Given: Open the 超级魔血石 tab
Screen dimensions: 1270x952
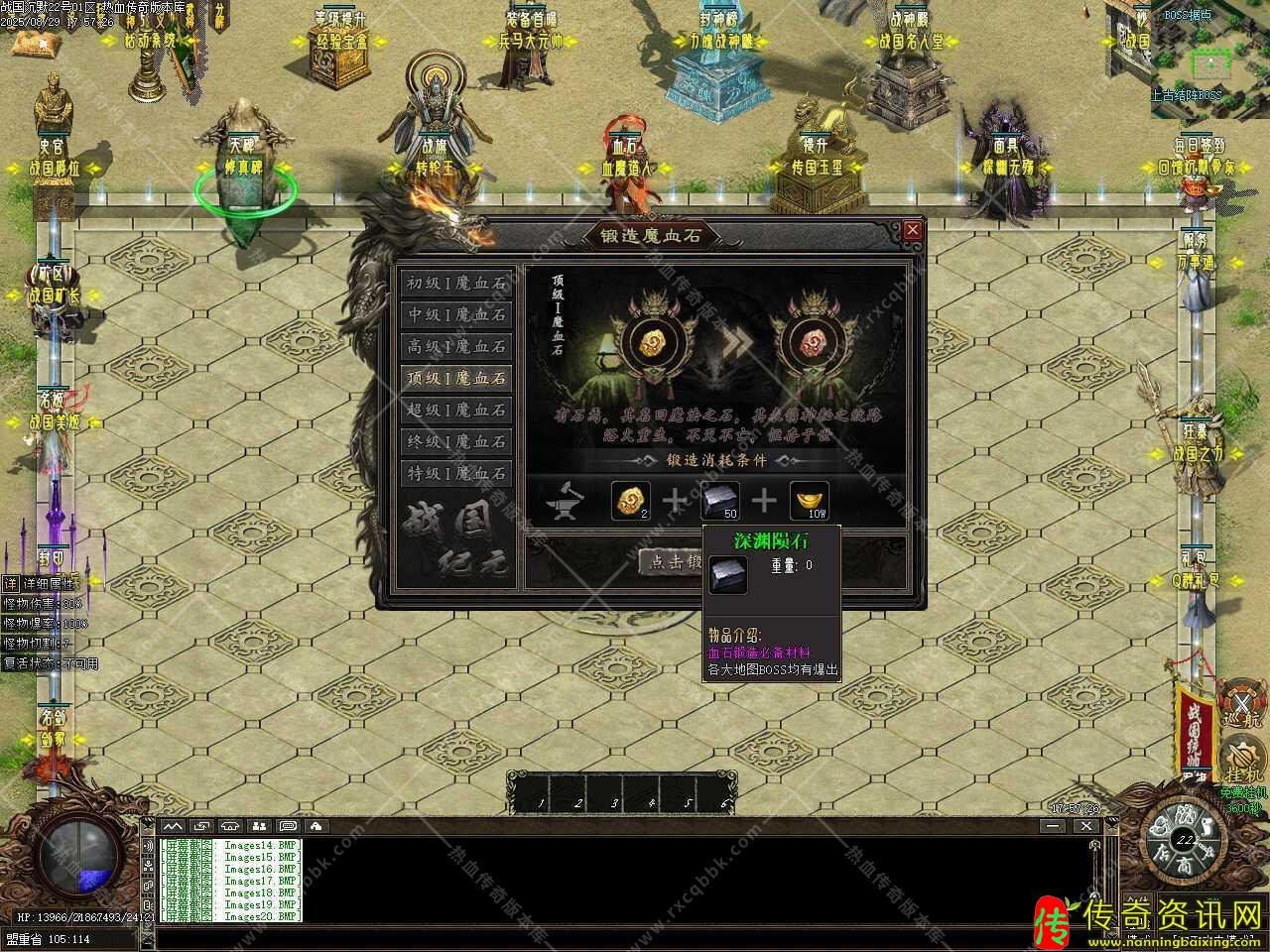Looking at the screenshot, I should [x=456, y=410].
